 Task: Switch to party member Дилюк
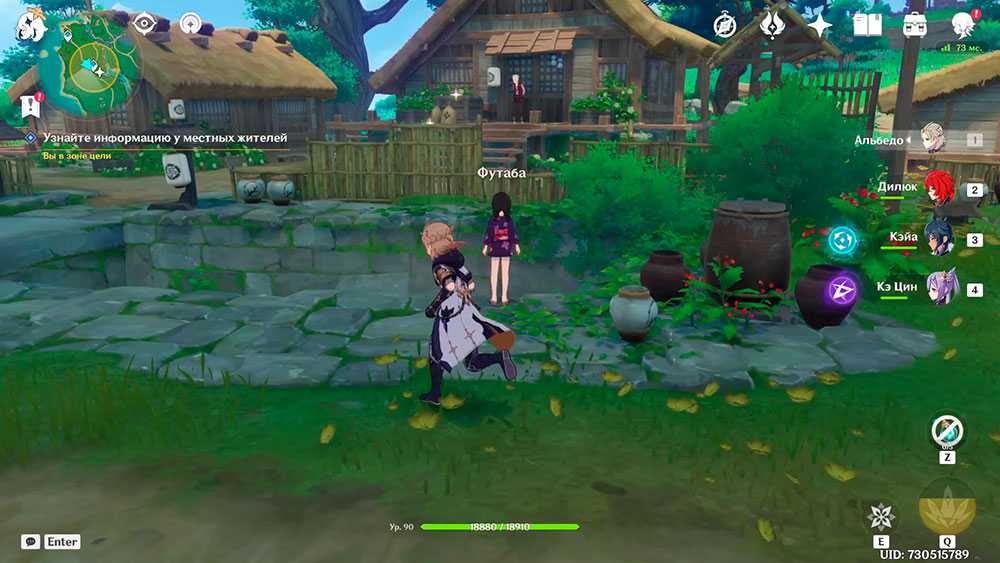coord(938,188)
